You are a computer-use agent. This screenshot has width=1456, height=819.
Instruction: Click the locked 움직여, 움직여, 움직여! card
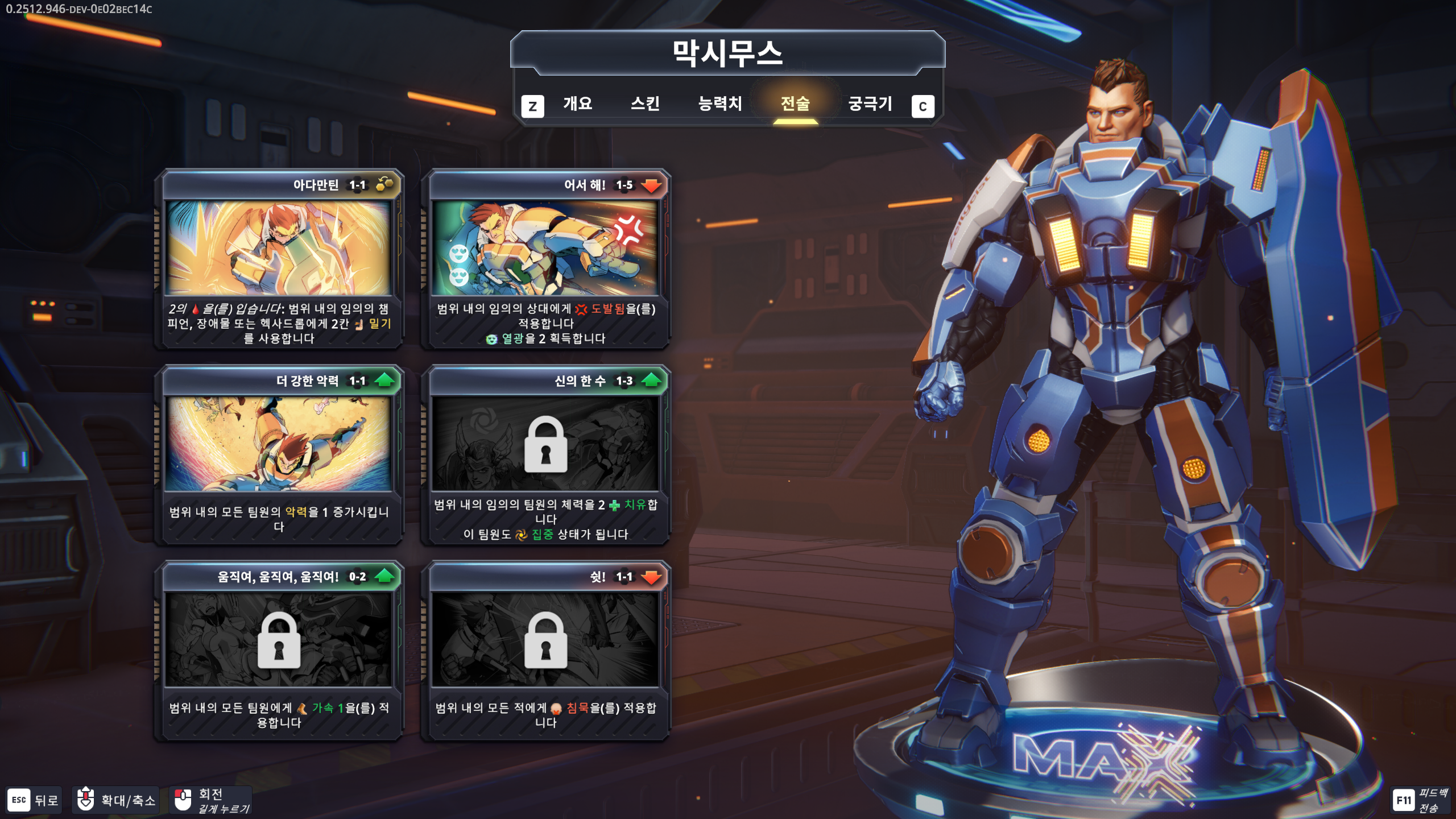point(279,650)
